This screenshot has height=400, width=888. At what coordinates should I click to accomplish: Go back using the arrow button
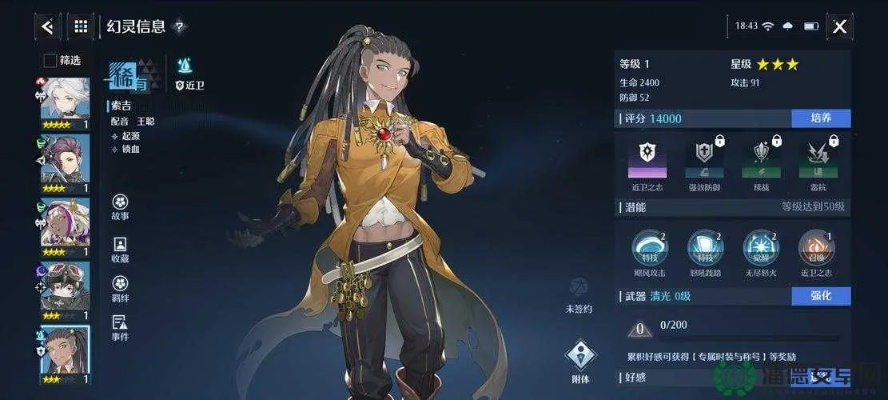point(47,26)
